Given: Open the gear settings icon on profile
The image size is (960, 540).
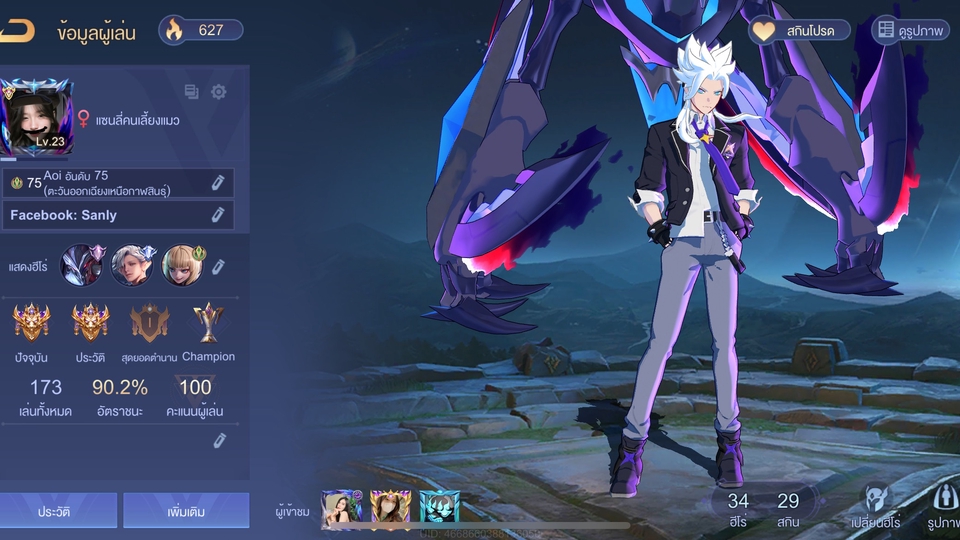Looking at the screenshot, I should 218,92.
